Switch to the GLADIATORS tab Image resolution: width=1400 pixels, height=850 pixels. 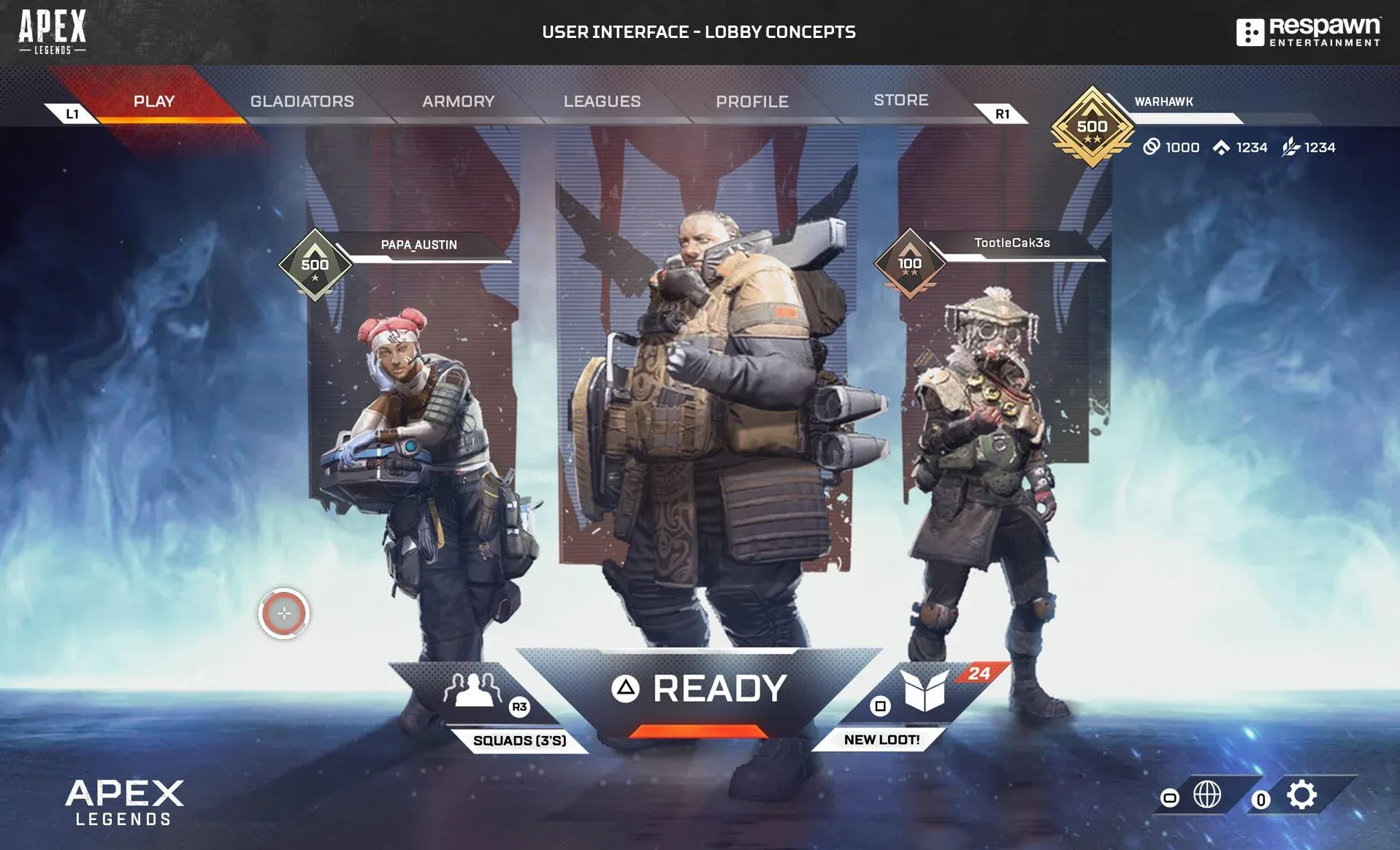(x=302, y=102)
